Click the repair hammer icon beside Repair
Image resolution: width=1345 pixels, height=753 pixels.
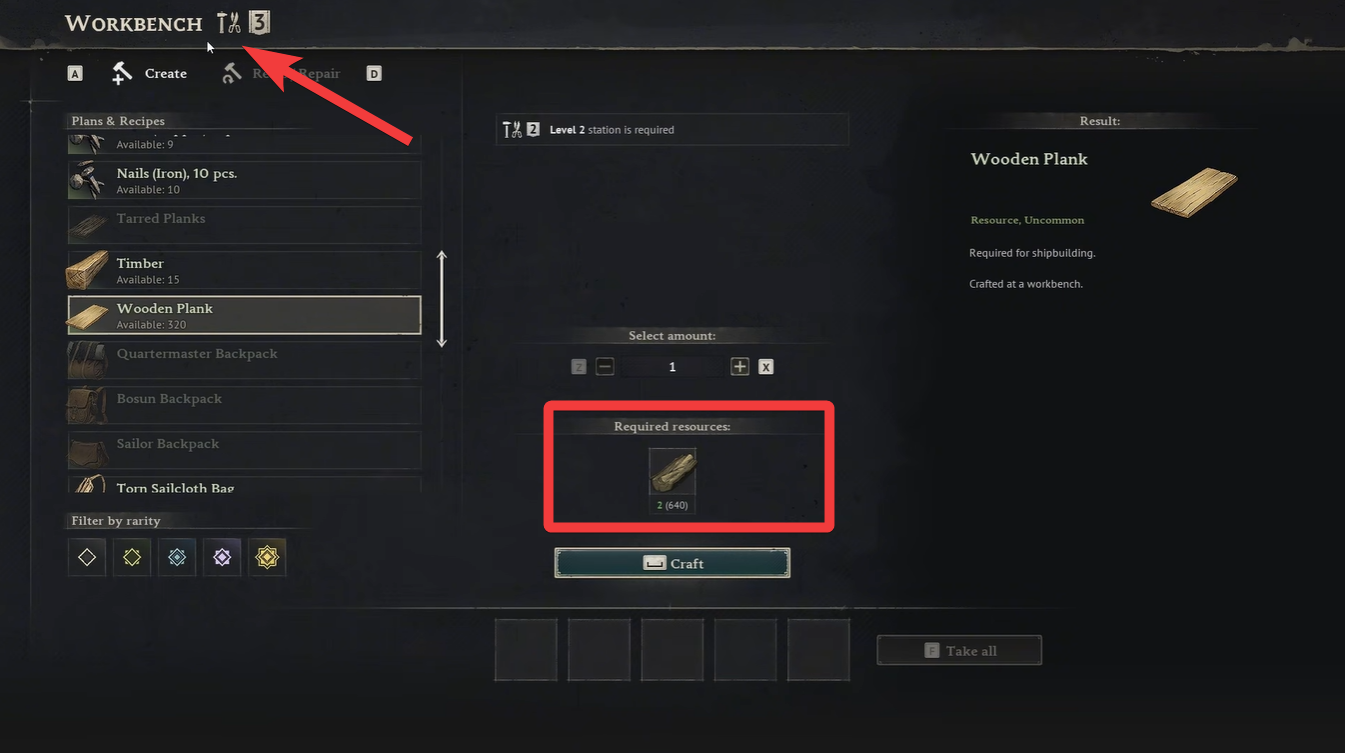(231, 73)
